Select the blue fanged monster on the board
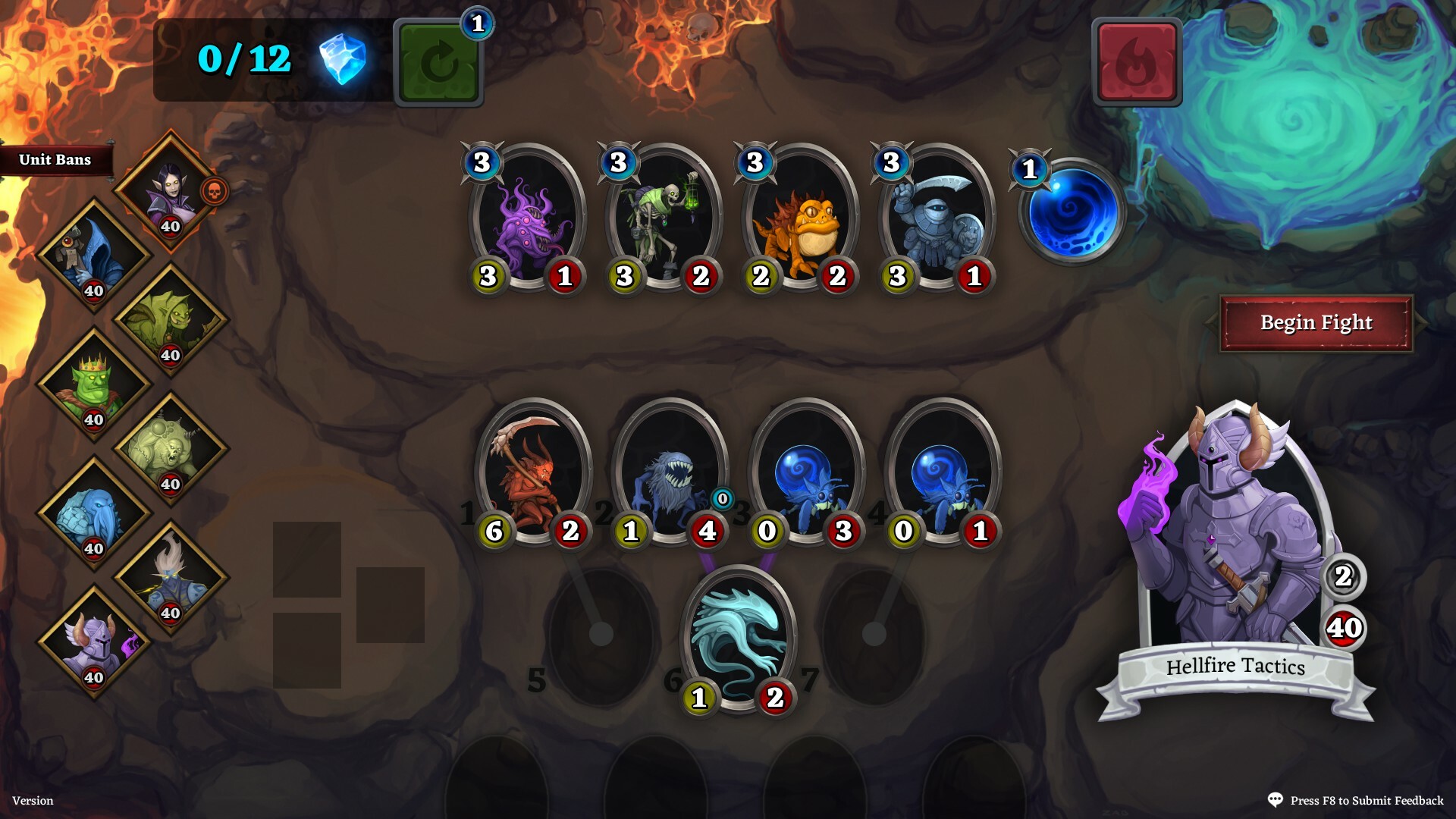 coord(667,470)
